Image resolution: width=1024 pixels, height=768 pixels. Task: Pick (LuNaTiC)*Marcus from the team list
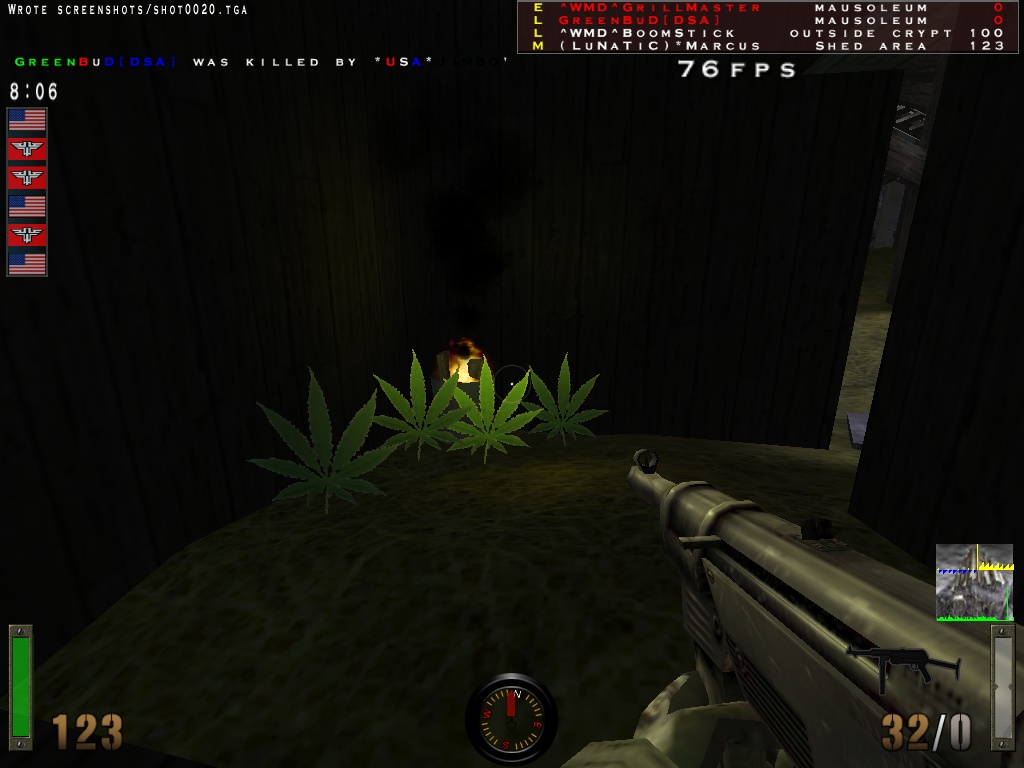(660, 46)
